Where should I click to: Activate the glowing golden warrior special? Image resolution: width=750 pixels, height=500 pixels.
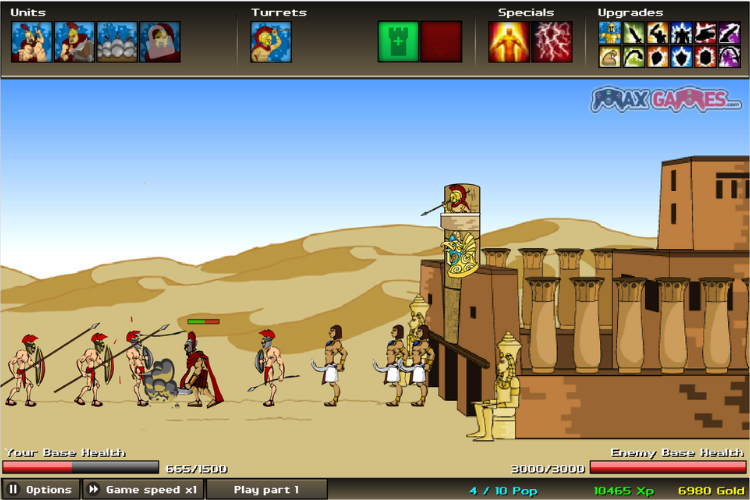point(509,42)
